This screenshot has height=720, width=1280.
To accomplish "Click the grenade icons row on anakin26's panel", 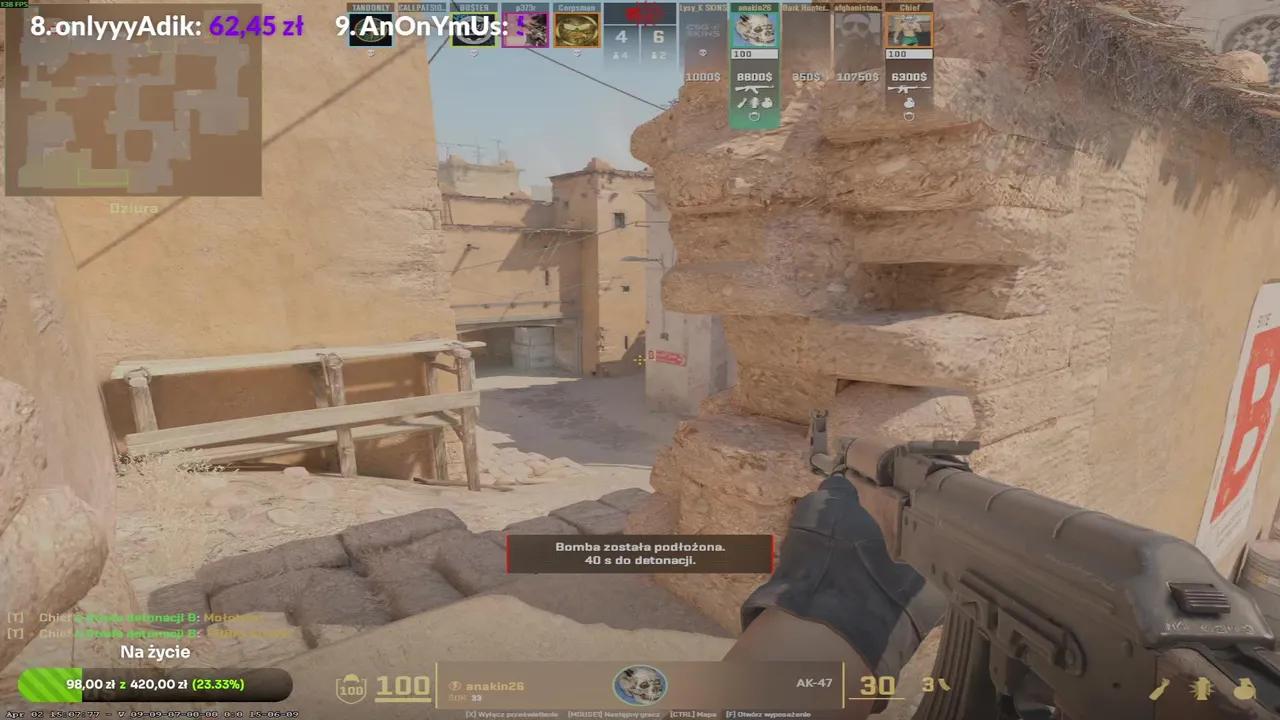I will pos(754,101).
